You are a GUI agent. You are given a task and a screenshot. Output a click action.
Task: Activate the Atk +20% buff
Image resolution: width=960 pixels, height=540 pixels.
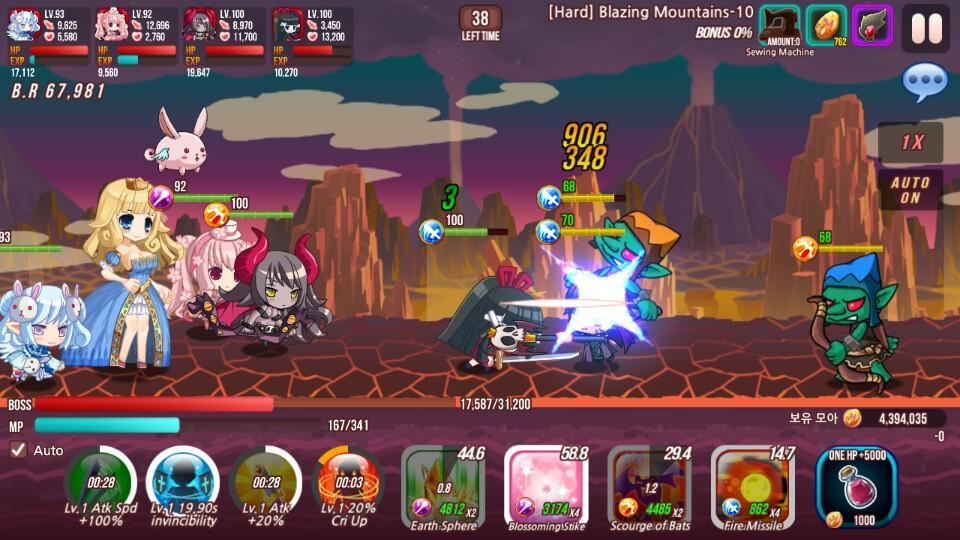coord(266,482)
